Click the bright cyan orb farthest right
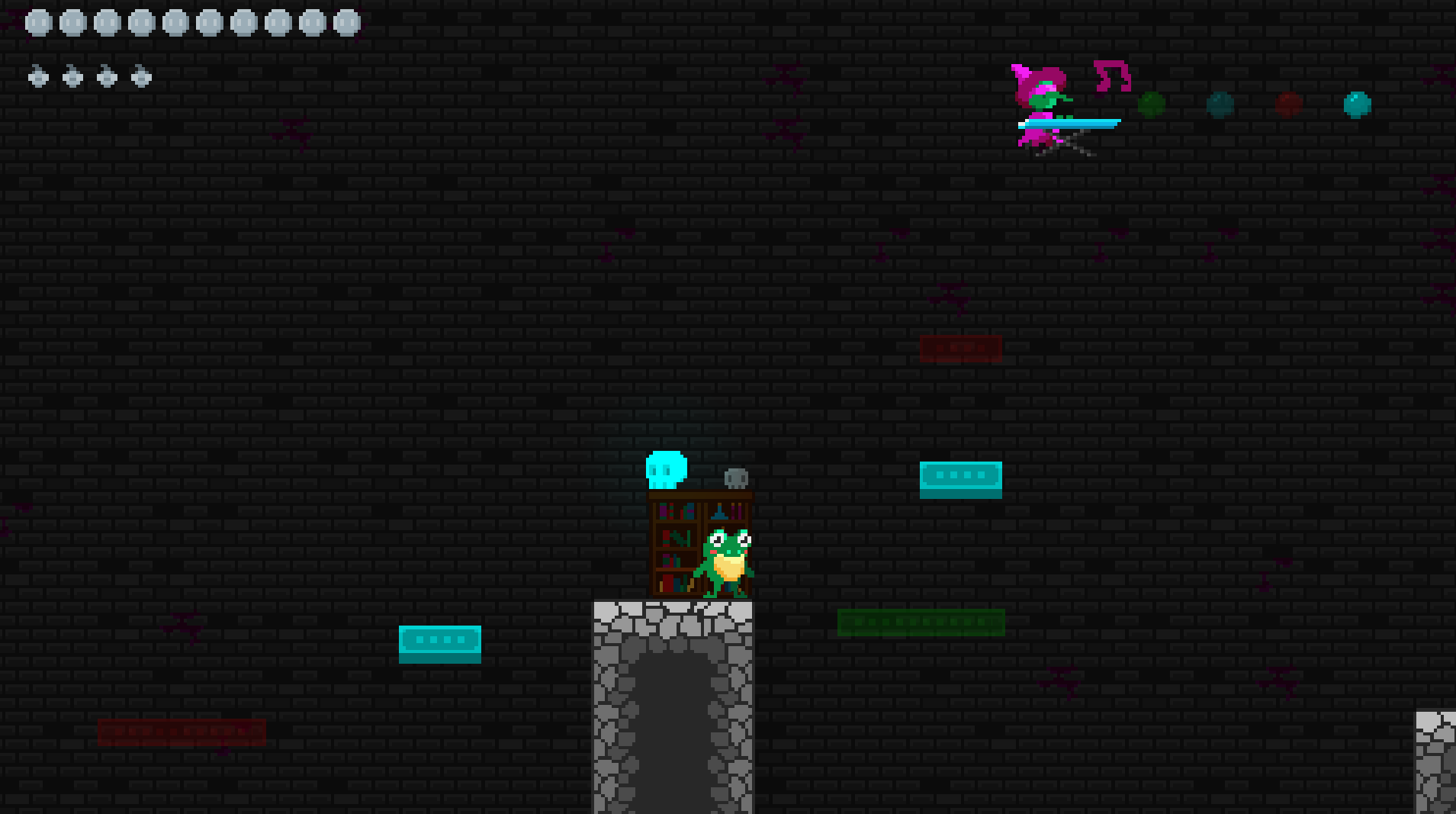Screen dimensions: 1456x814 tap(1356, 106)
